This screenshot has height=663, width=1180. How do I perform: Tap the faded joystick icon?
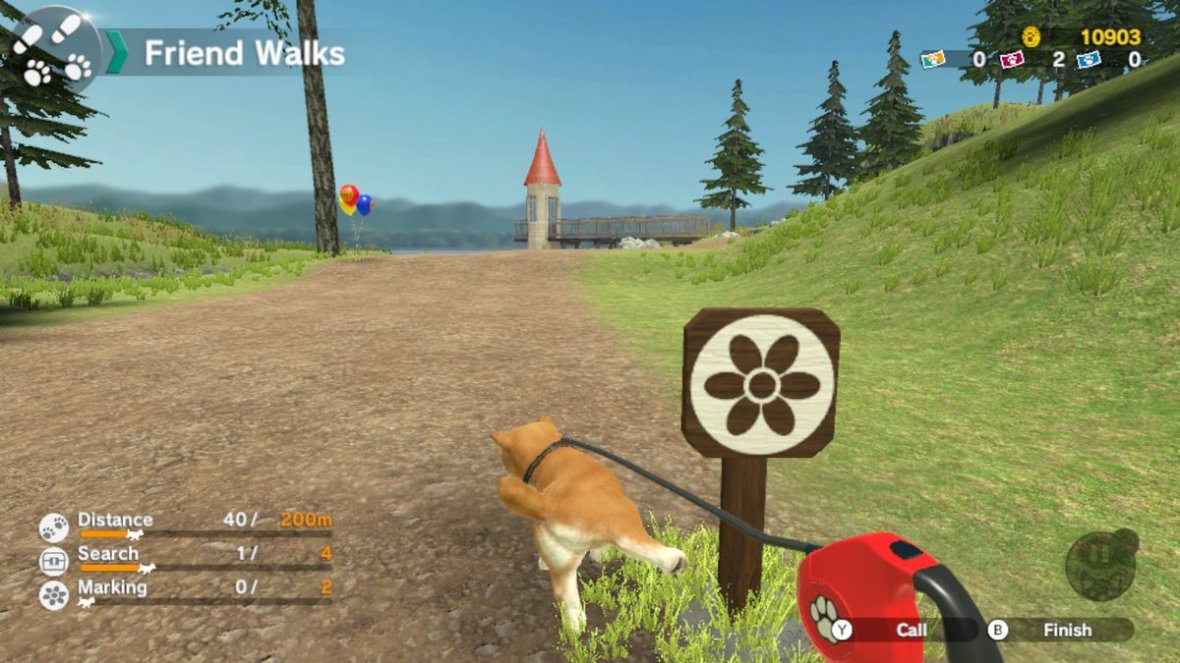tap(1101, 564)
